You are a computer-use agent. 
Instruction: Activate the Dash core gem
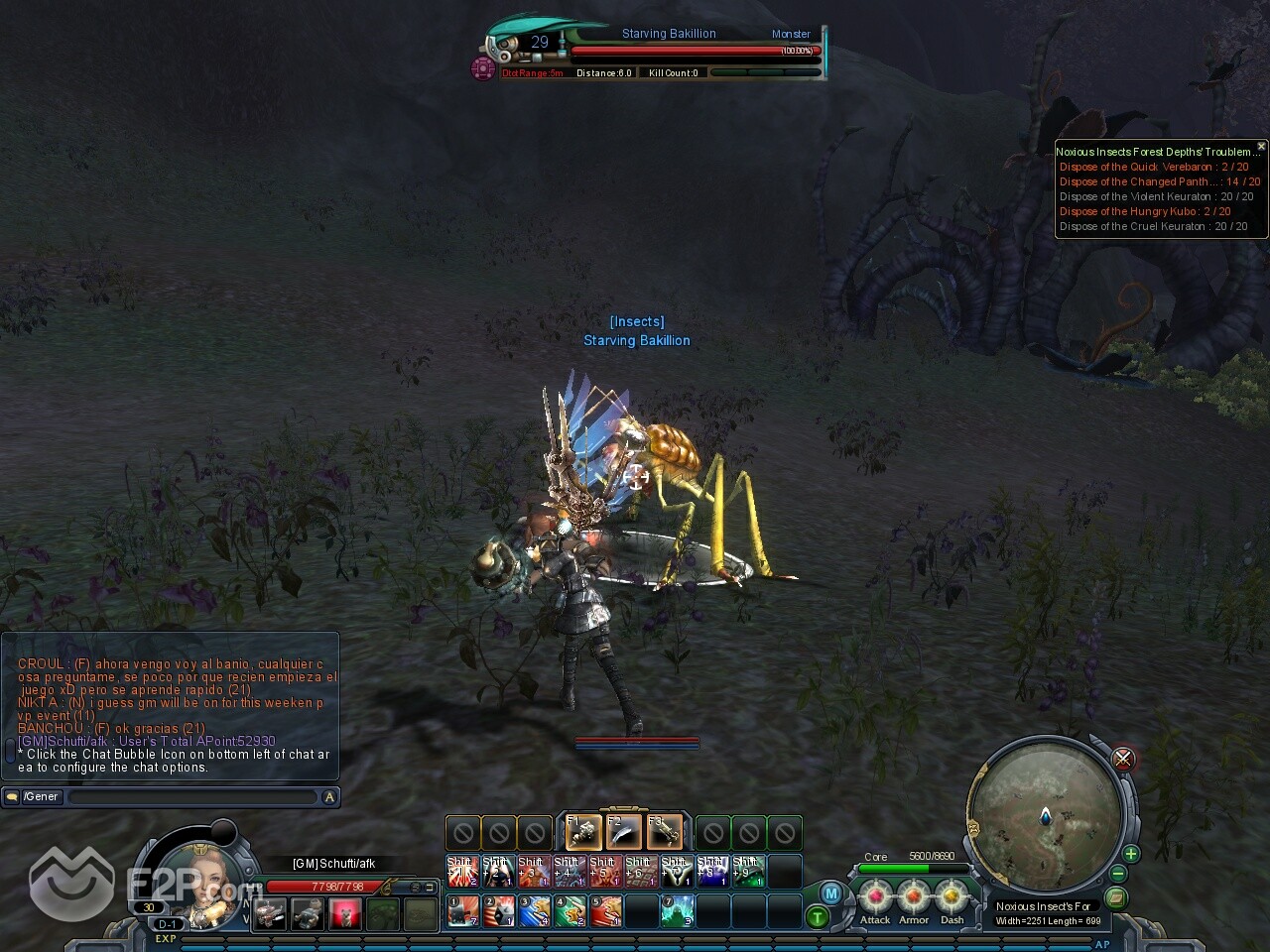[x=952, y=897]
